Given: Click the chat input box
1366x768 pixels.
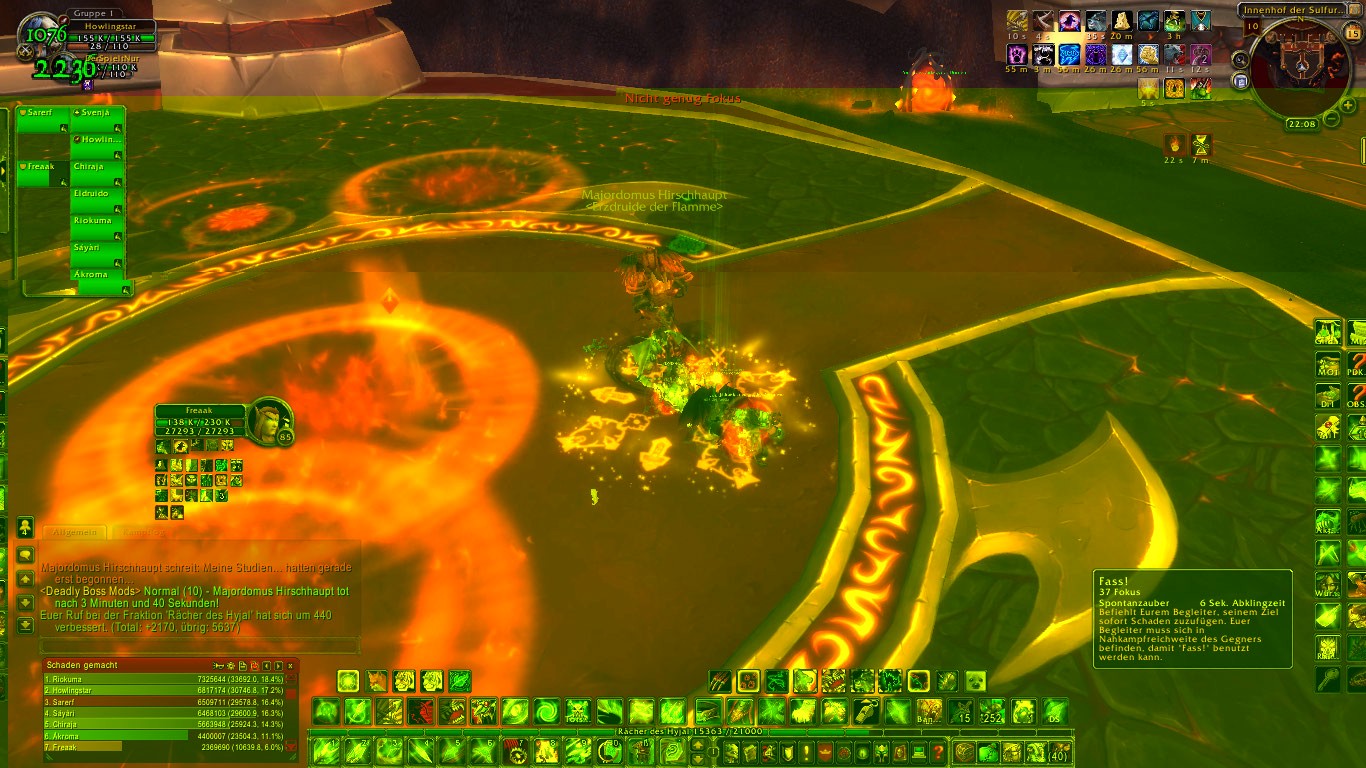Looking at the screenshot, I should click(x=198, y=646).
